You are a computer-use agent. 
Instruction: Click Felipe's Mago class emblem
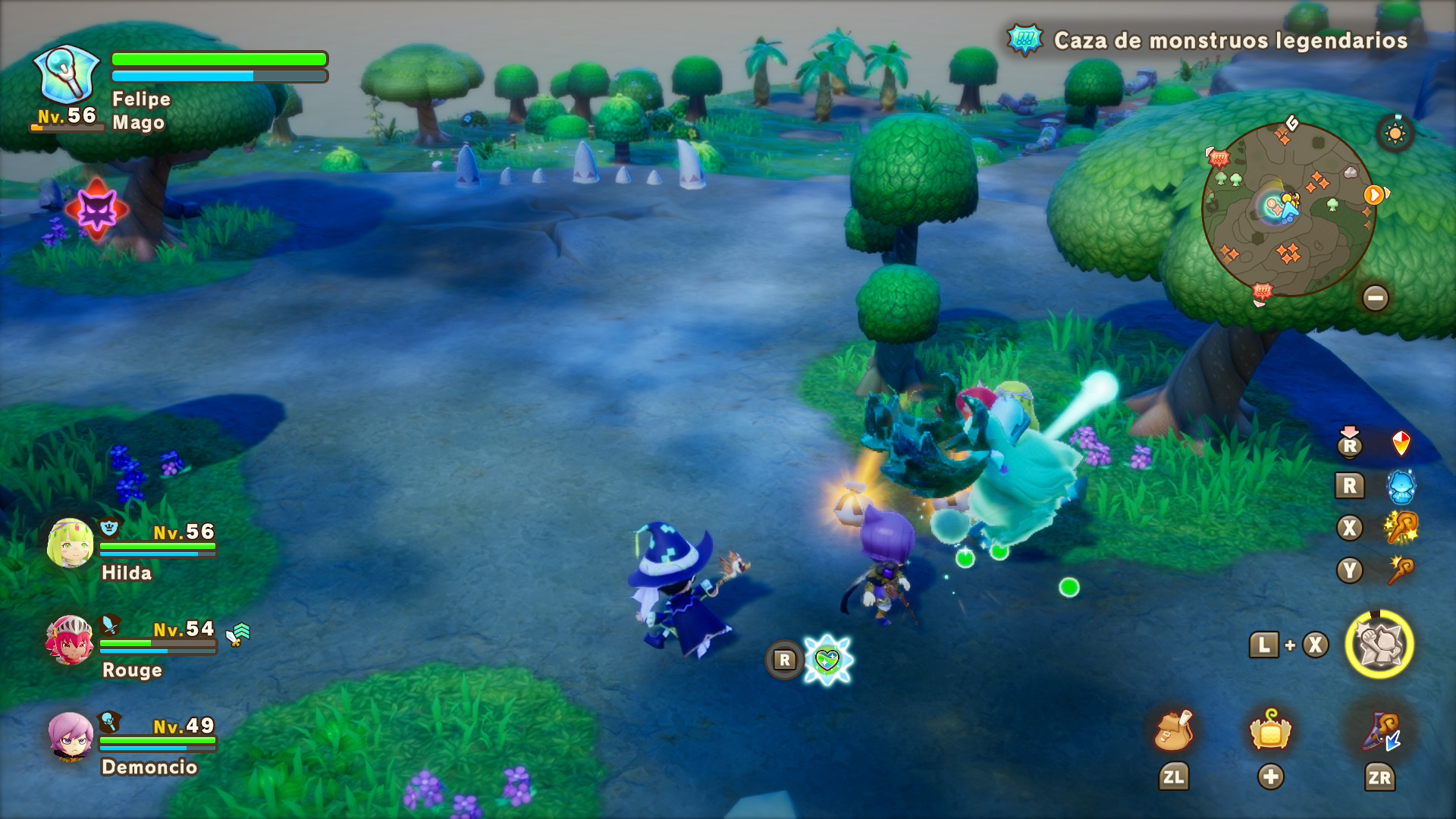click(x=67, y=74)
